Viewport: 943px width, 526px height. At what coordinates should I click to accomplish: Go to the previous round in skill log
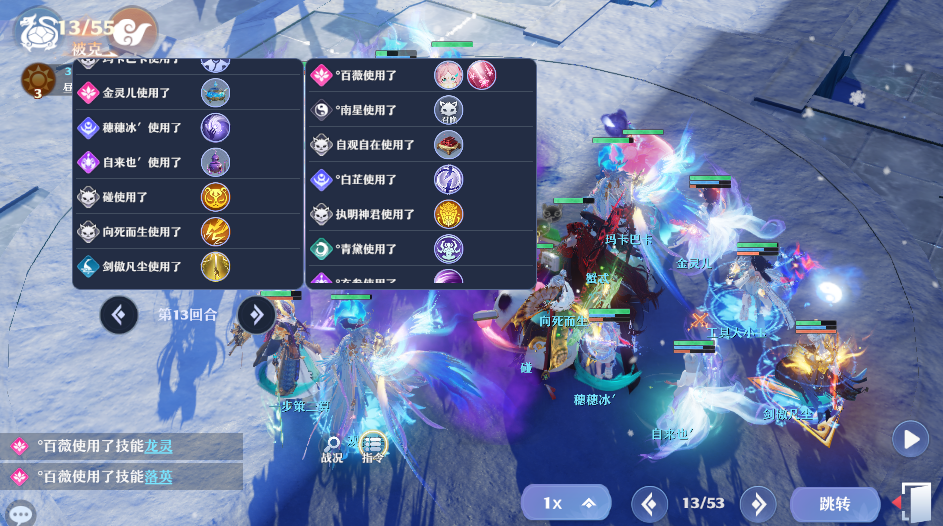point(119,315)
